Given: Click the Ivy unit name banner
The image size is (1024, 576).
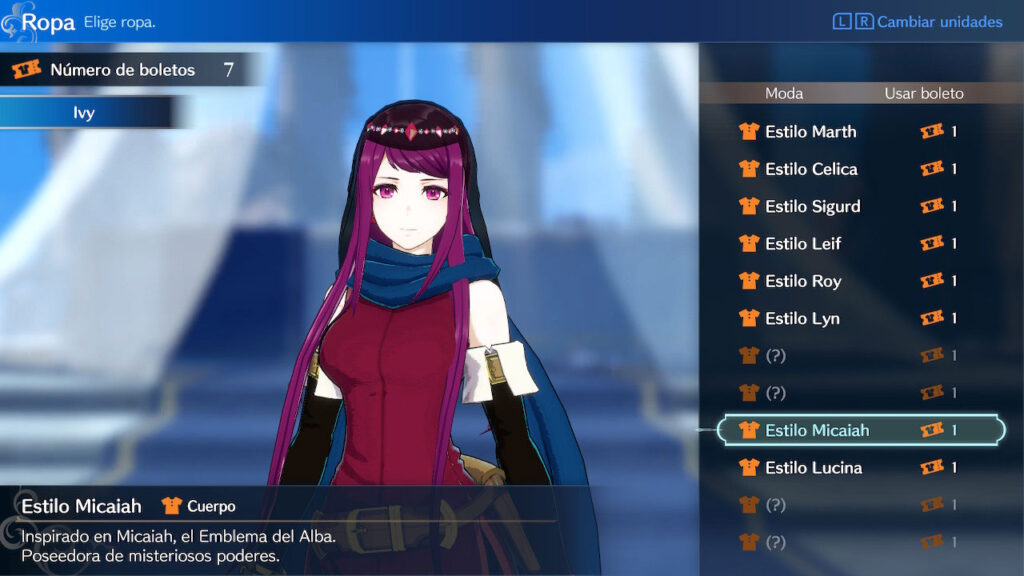Looking at the screenshot, I should (x=84, y=113).
